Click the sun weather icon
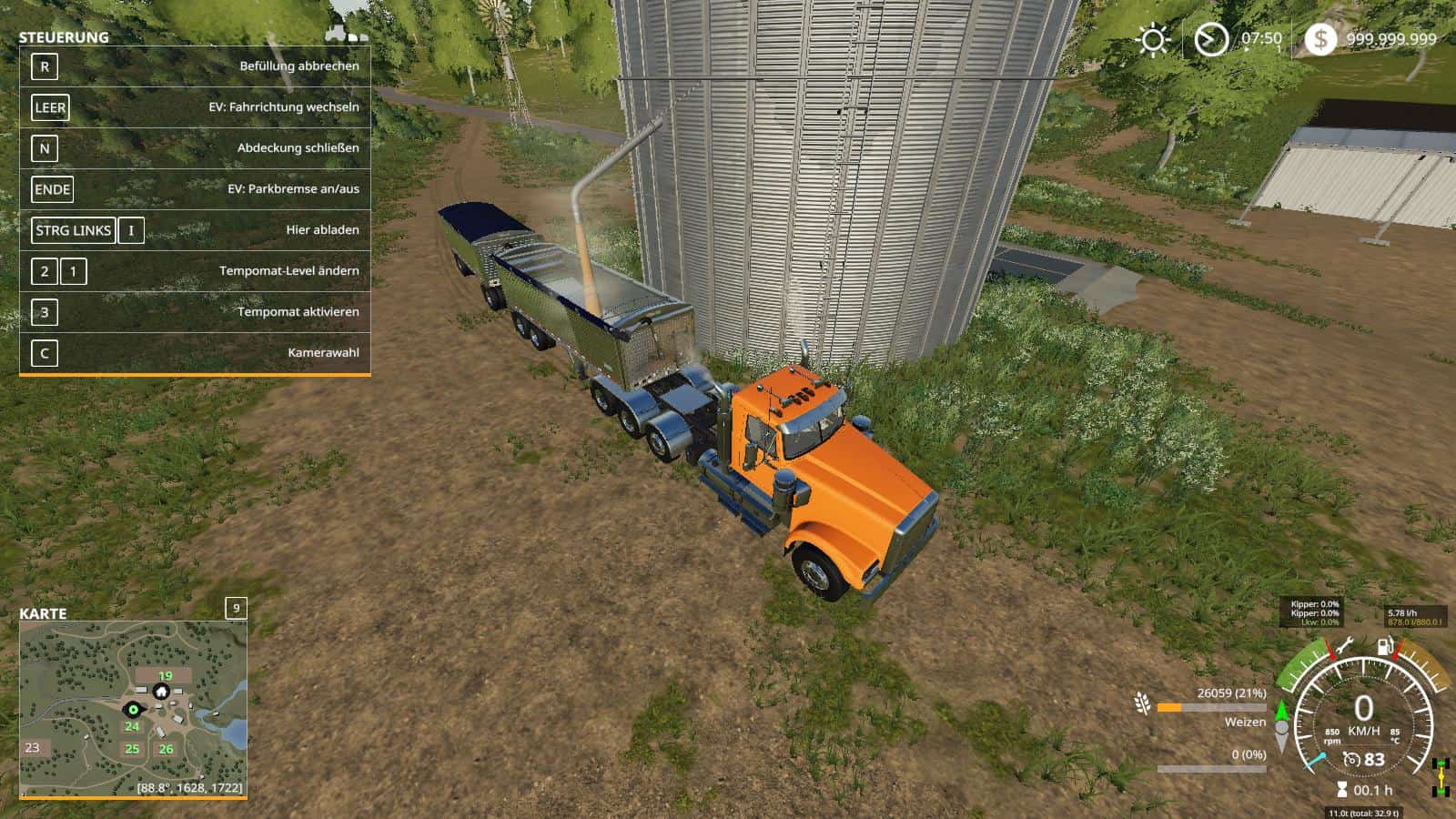 [x=1154, y=40]
